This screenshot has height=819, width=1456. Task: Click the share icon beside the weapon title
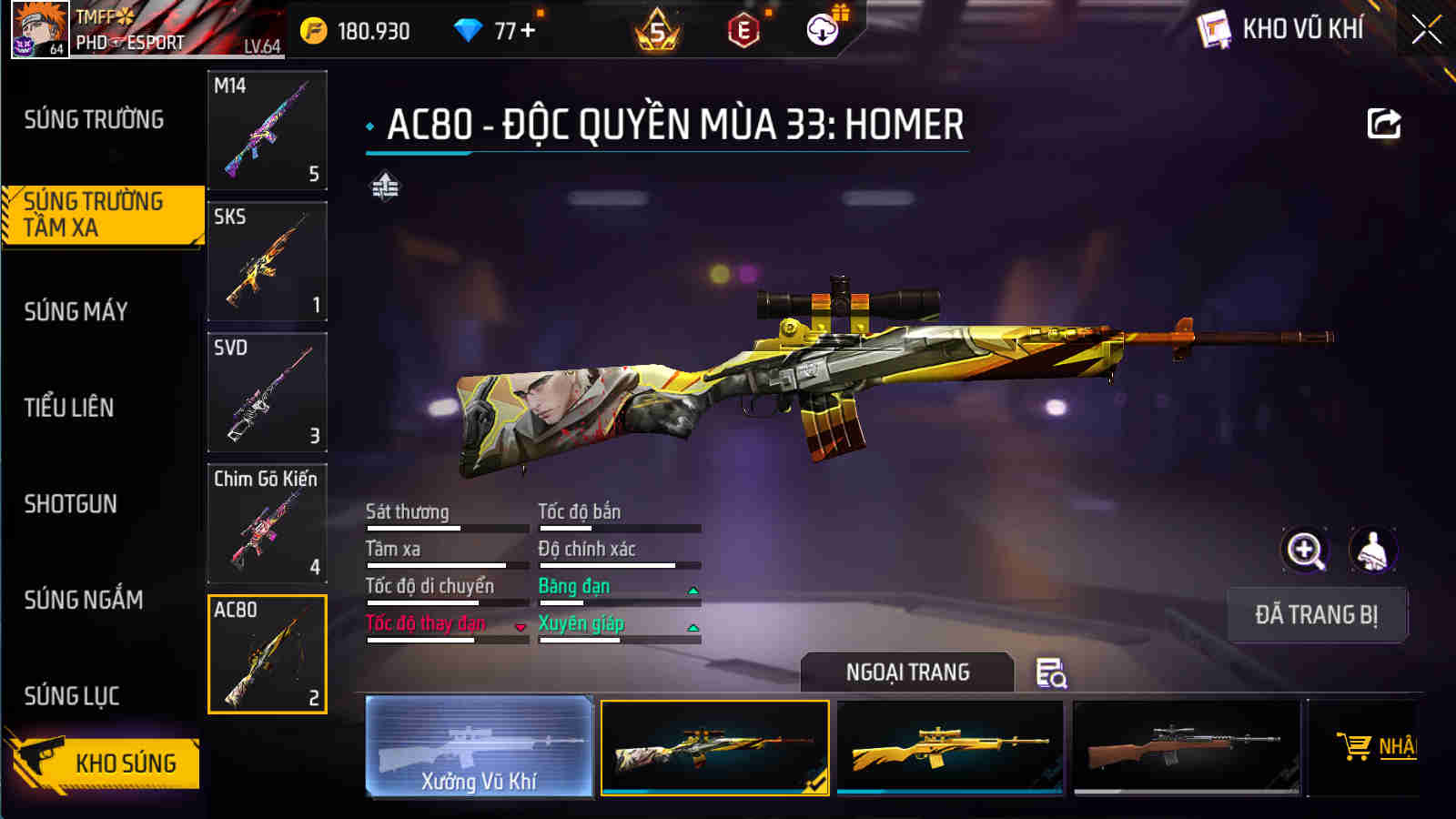coord(1384,124)
